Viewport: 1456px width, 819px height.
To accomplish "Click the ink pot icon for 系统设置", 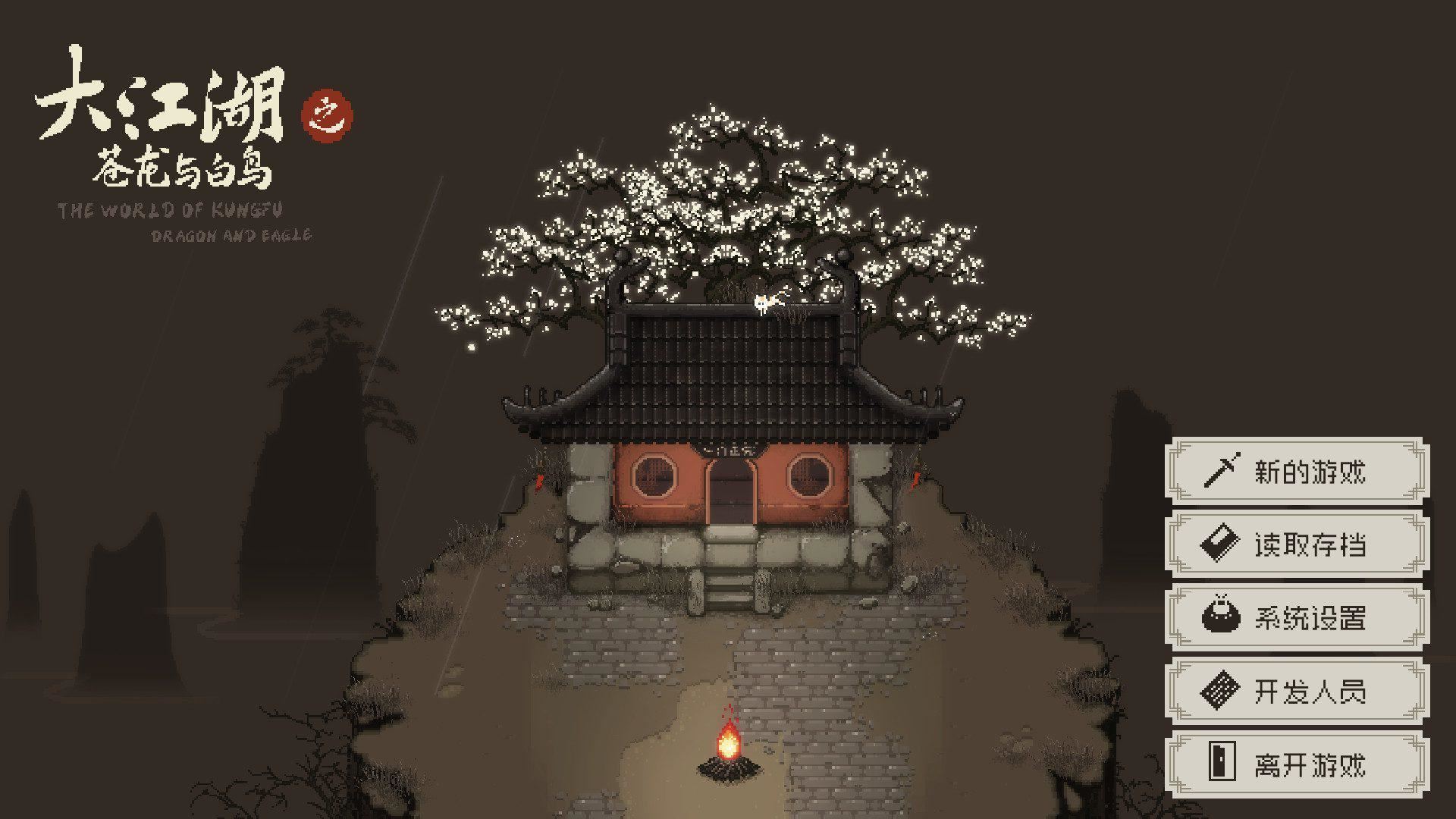I will point(1220,616).
